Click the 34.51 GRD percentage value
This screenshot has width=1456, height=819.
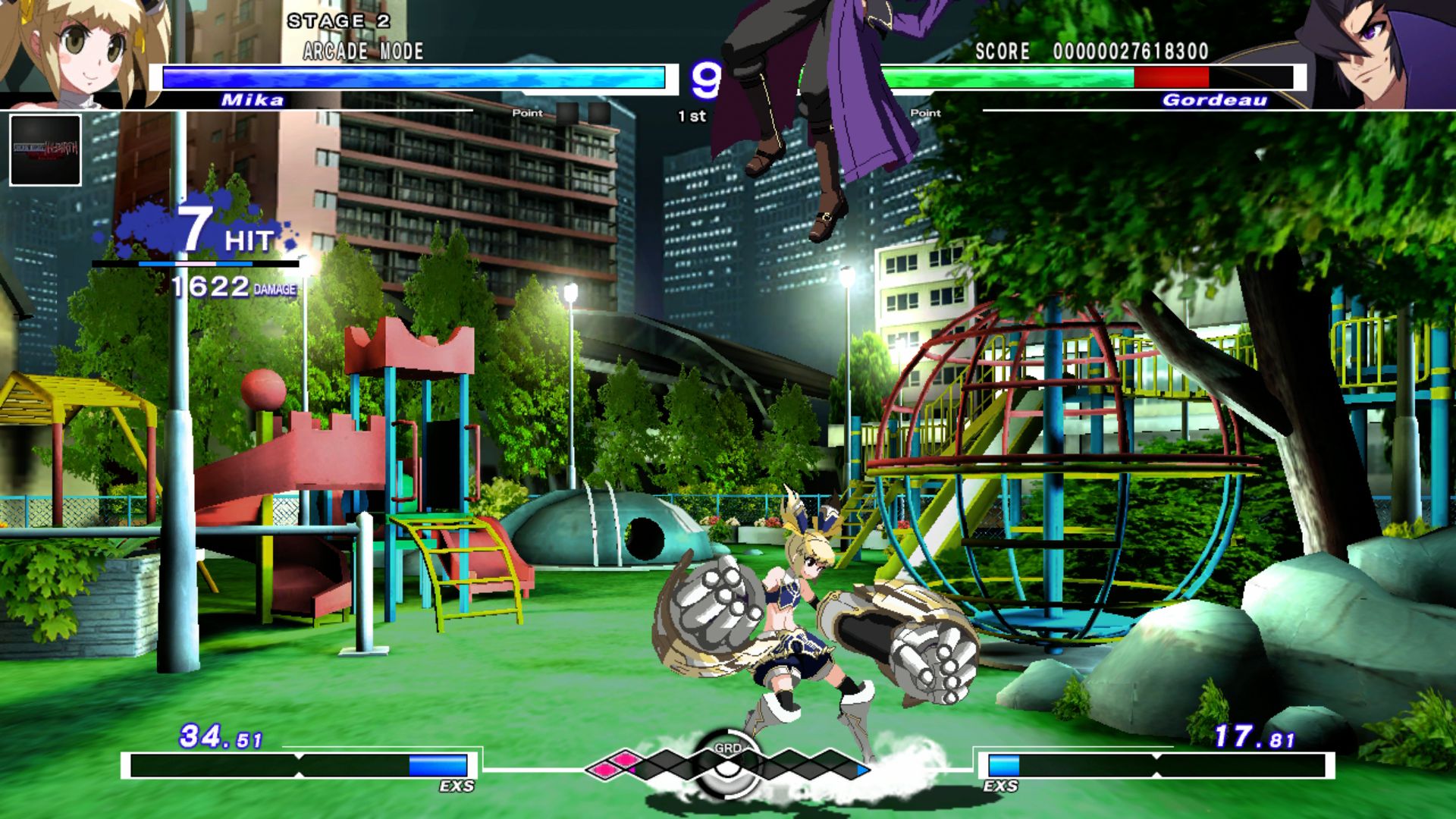tap(218, 736)
